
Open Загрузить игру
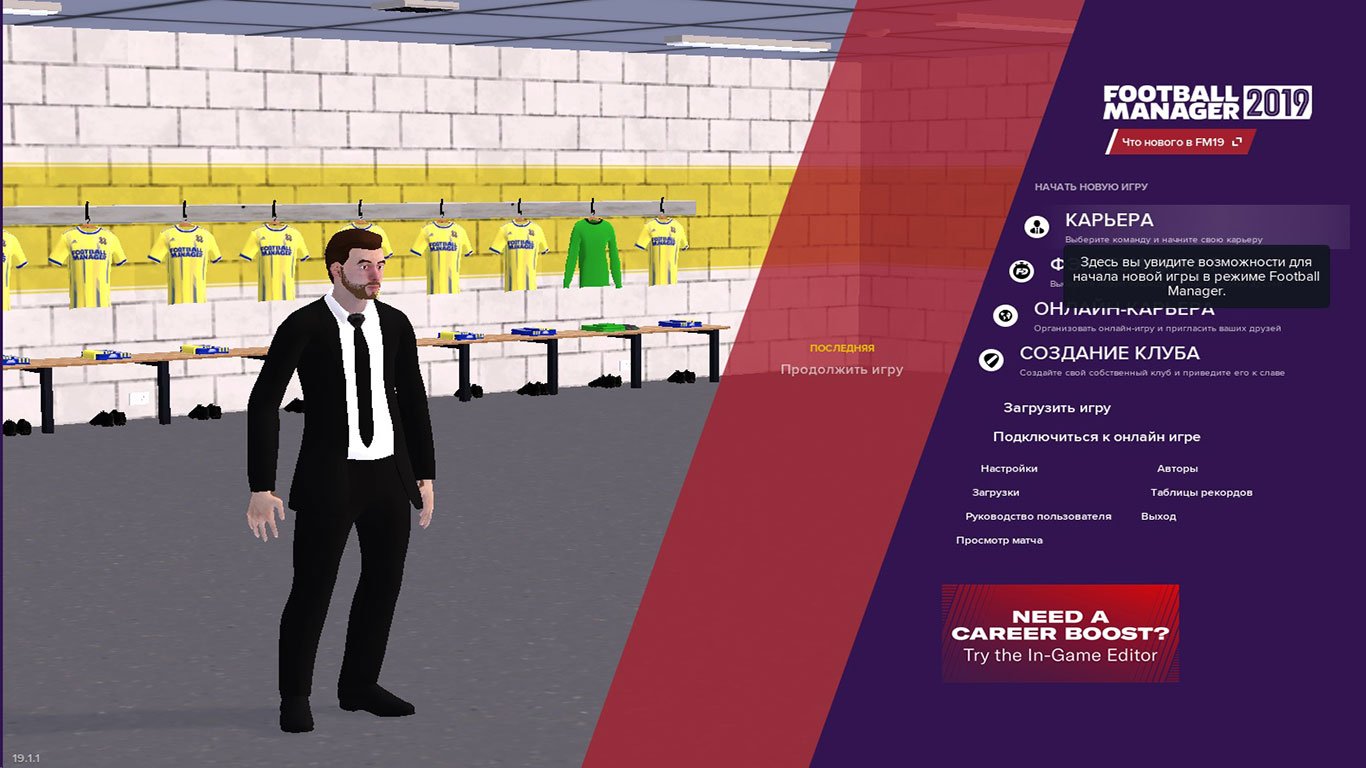[x=1057, y=408]
